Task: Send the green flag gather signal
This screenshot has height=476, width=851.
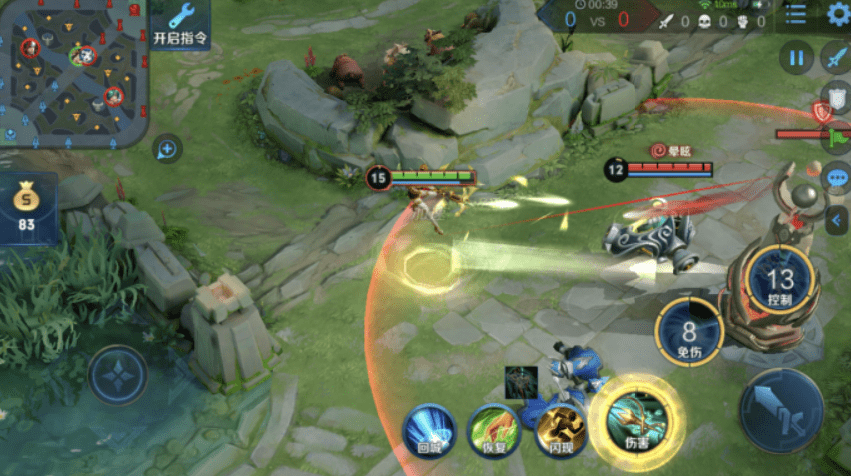Action: [838, 135]
